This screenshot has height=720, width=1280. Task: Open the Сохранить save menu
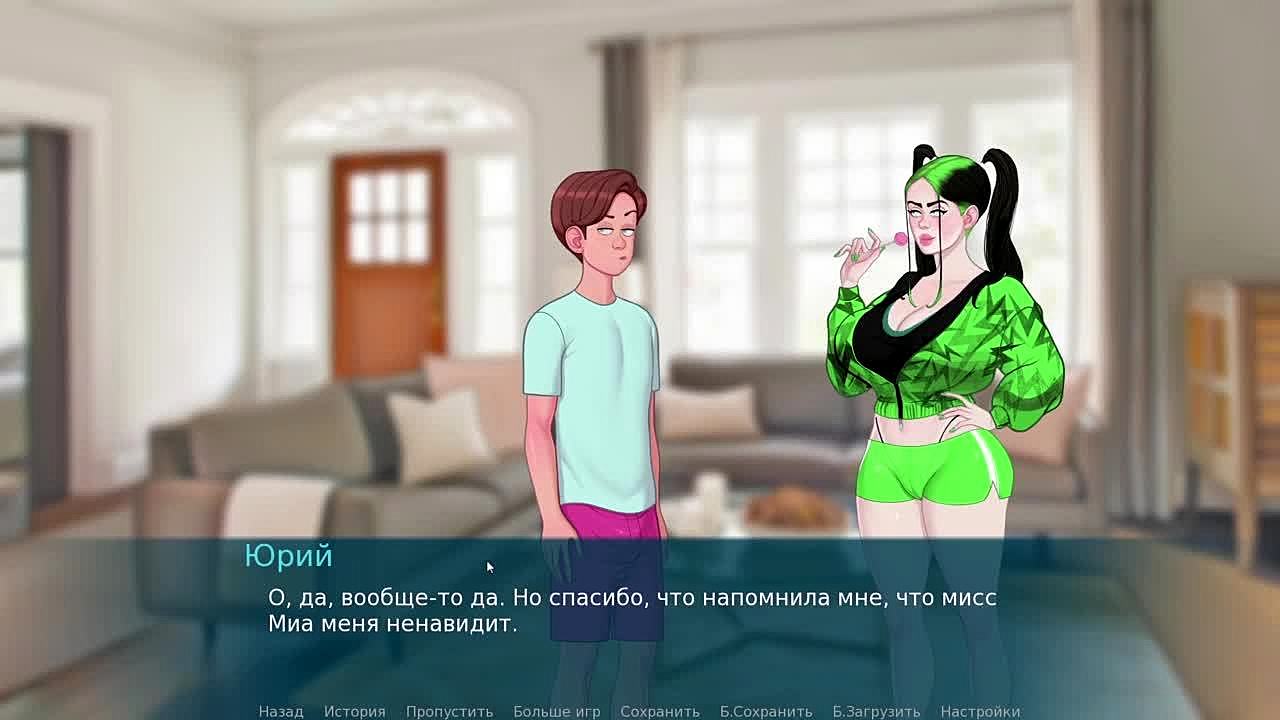(660, 711)
